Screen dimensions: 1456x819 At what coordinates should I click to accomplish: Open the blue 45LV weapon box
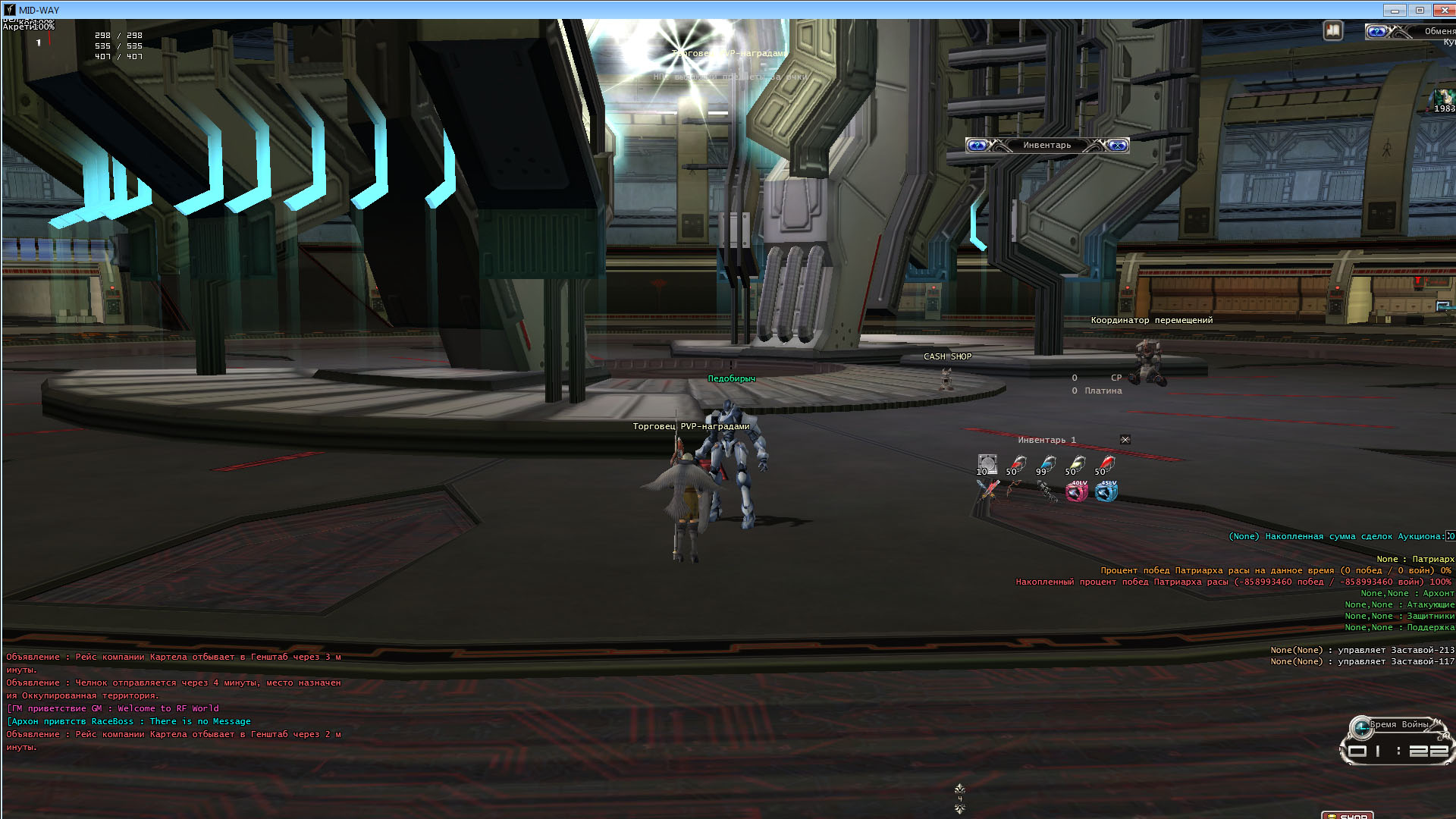[1106, 491]
